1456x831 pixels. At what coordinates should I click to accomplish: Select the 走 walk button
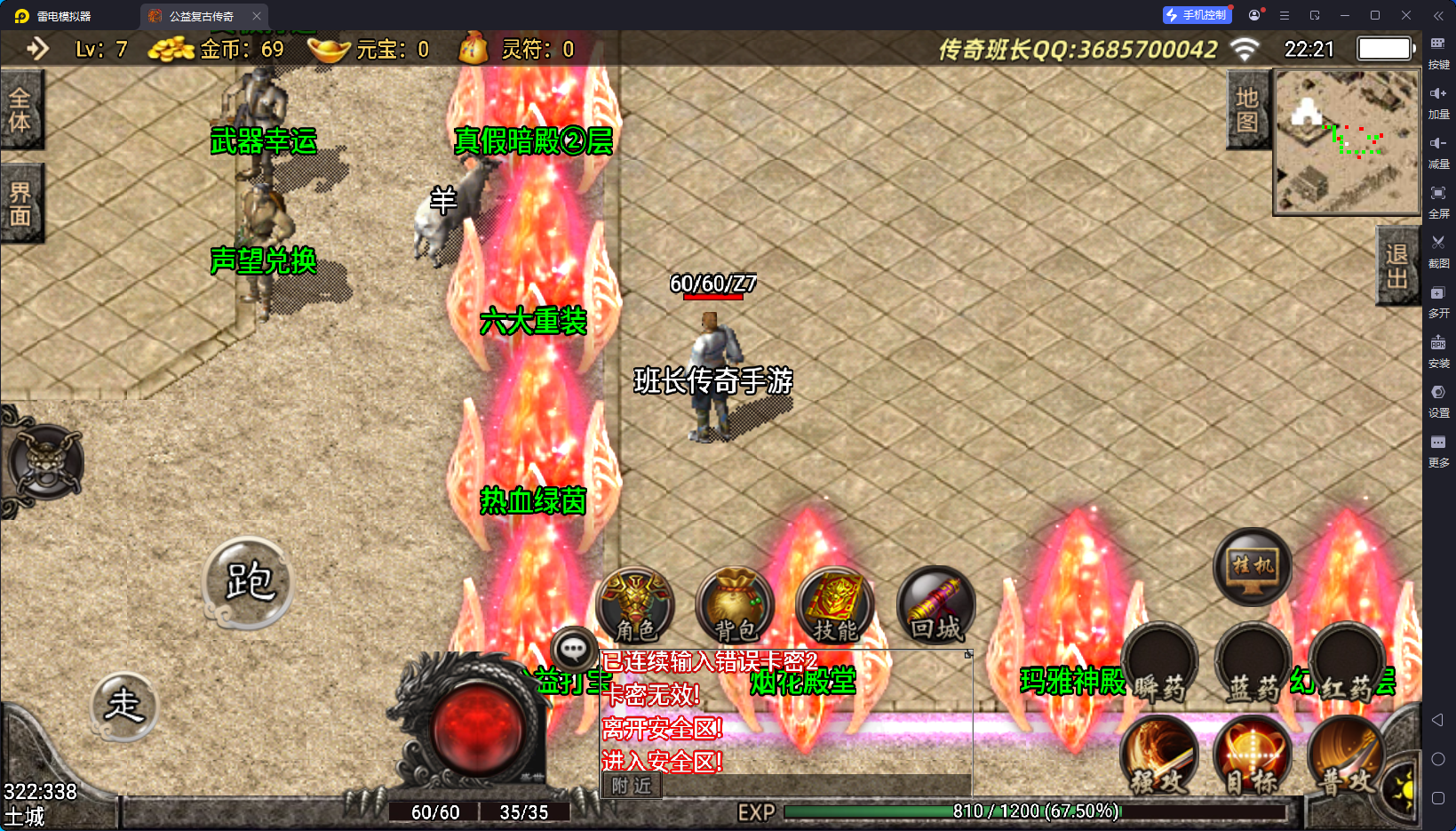point(124,706)
